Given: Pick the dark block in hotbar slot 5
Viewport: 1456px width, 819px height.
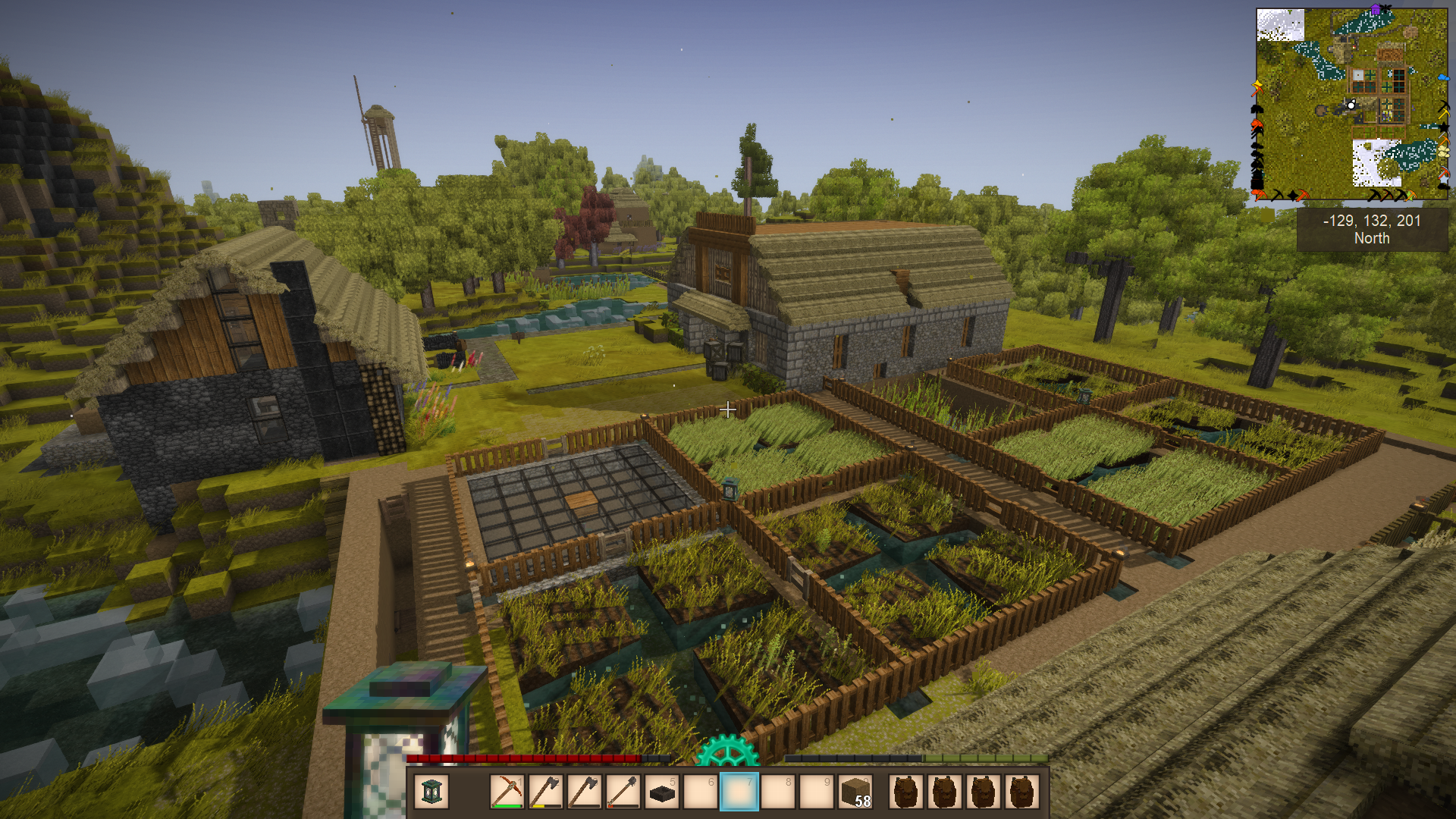Looking at the screenshot, I should pyautogui.click(x=662, y=792).
